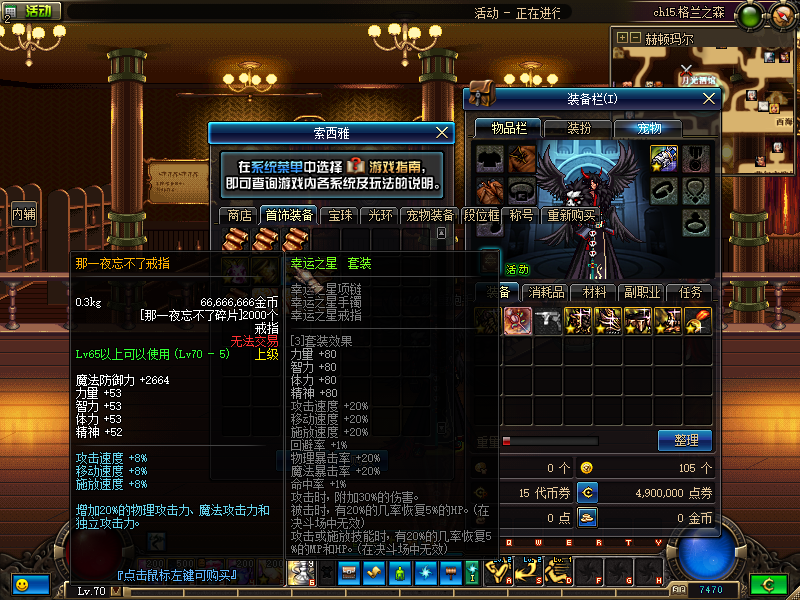The height and width of the screenshot is (600, 800).
Task: Open the 内辅 side panel button
Action: tap(23, 214)
